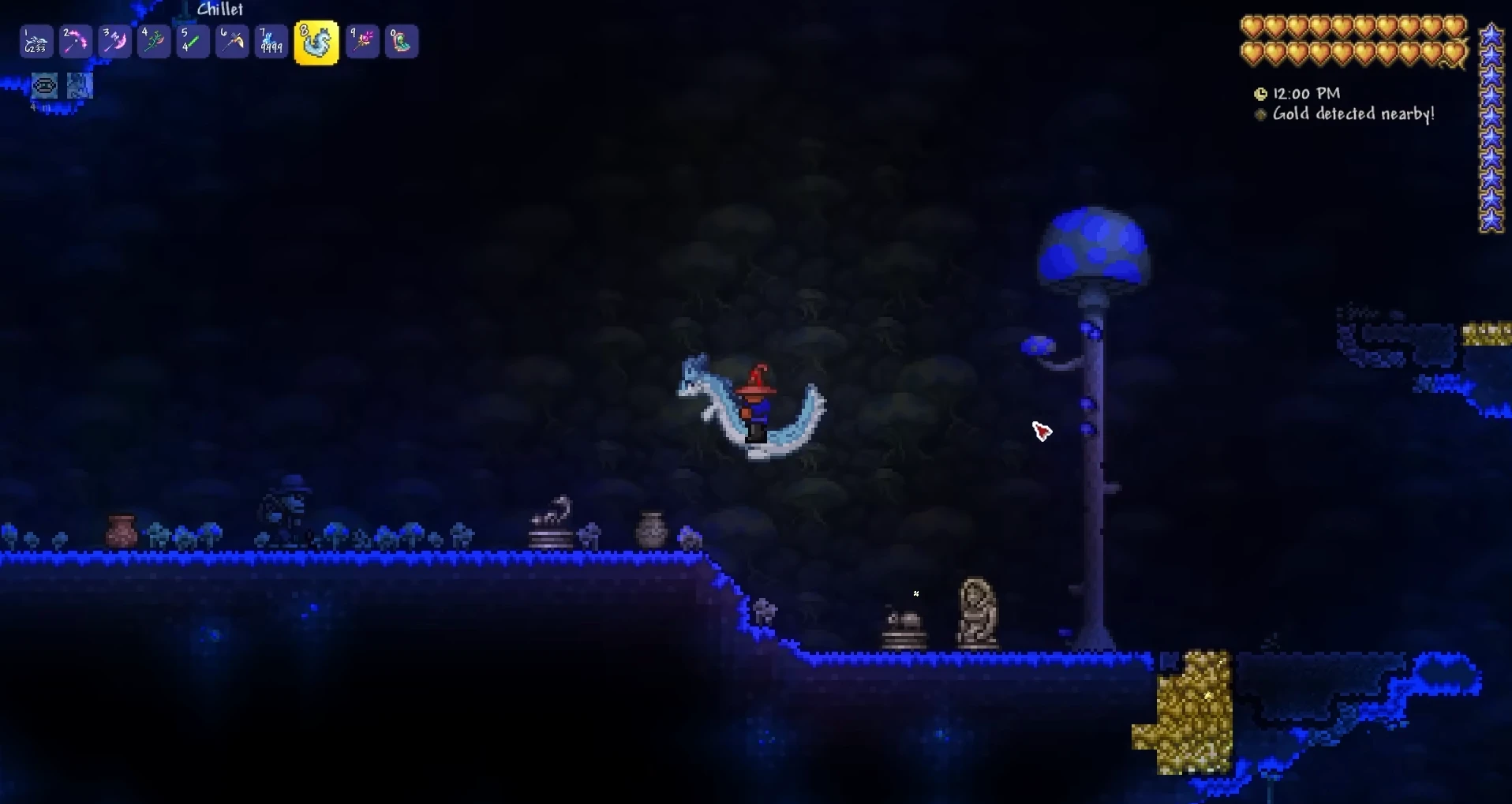Viewport: 1512px width, 804px height.
Task: Click the highlighted blue worm mount in slot 8
Action: [316, 41]
